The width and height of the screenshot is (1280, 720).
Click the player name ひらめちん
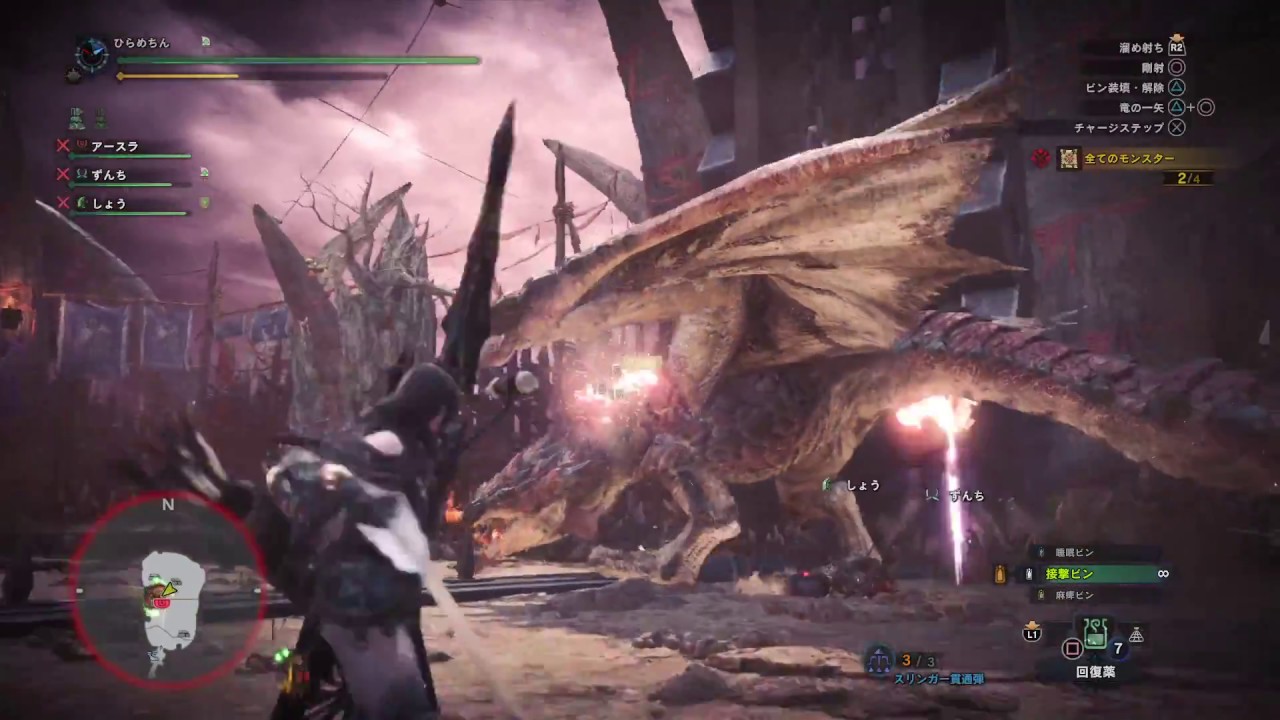point(143,43)
